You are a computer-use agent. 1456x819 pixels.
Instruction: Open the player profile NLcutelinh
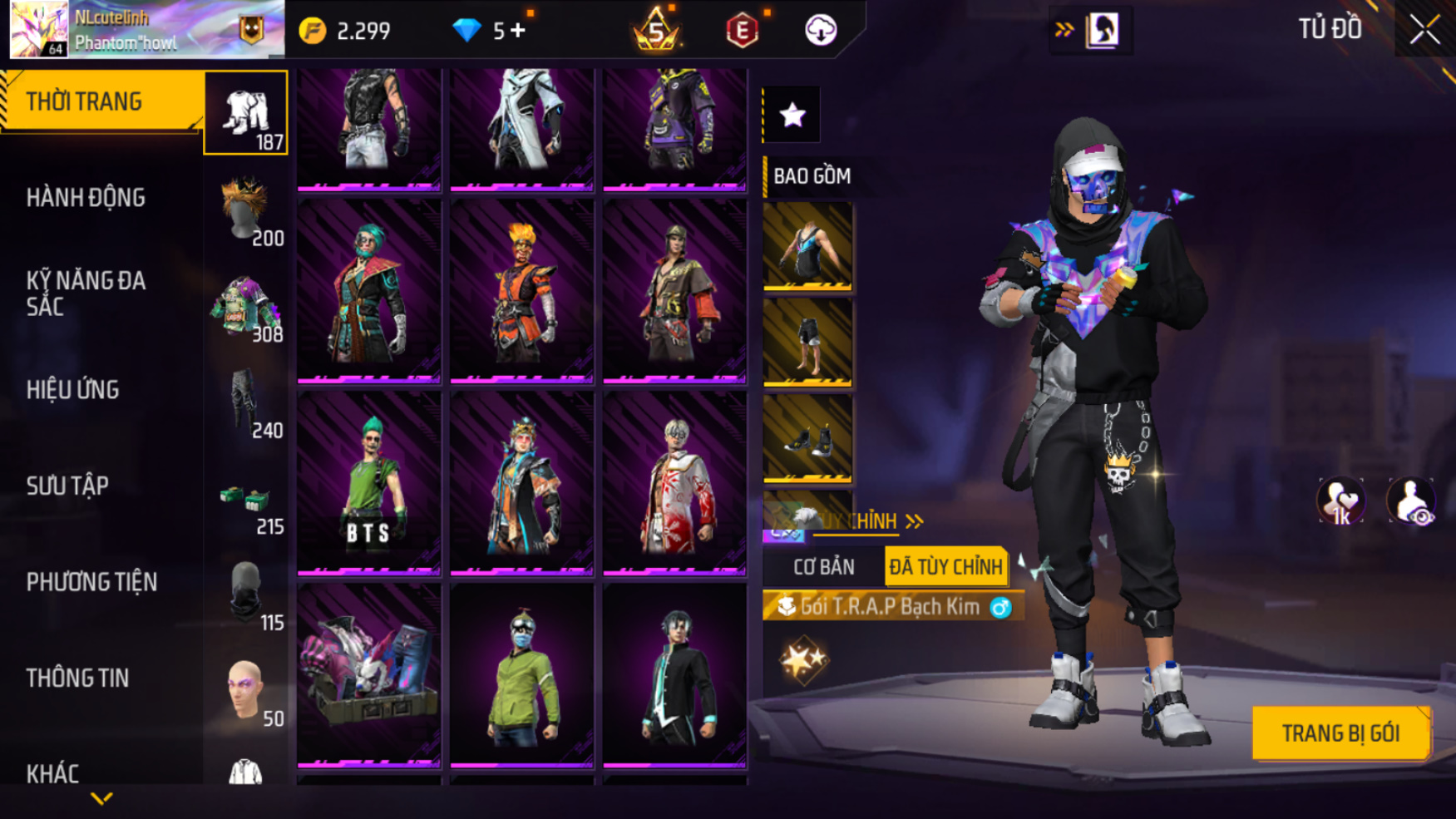pos(125,30)
